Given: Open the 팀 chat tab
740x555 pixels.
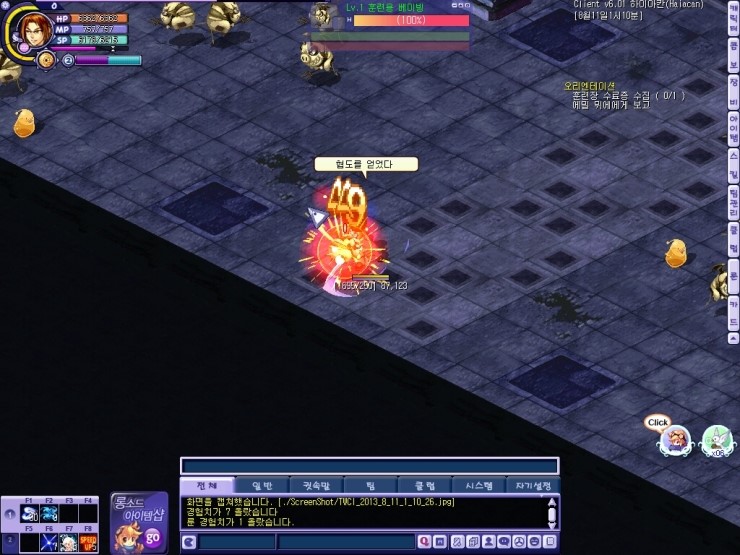Looking at the screenshot, I should [372, 485].
